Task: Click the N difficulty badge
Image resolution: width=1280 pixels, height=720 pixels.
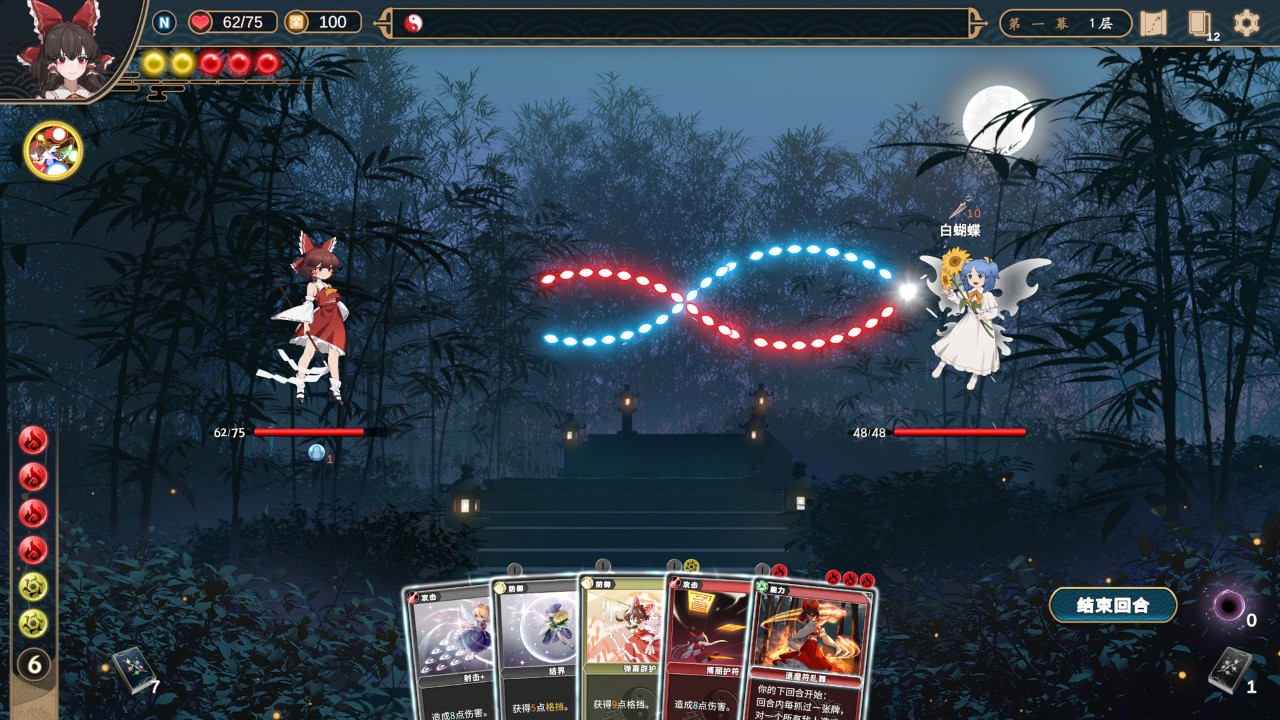Action: pyautogui.click(x=164, y=22)
